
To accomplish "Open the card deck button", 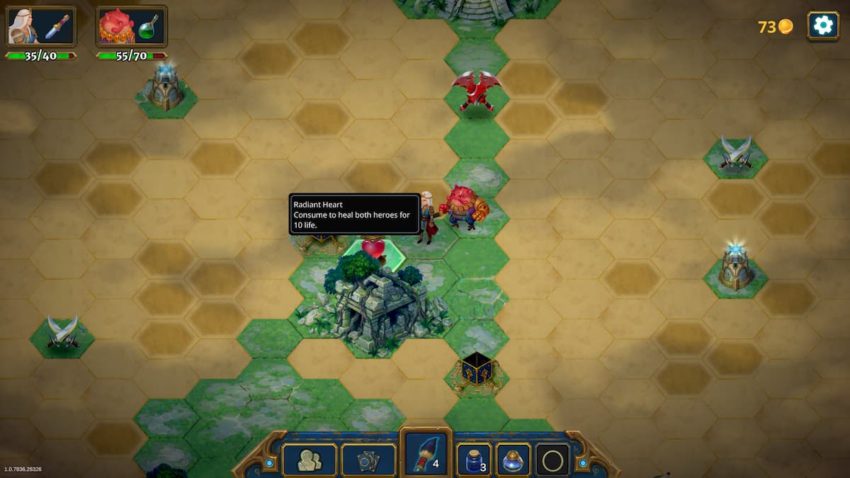I will pyautogui.click(x=368, y=459).
